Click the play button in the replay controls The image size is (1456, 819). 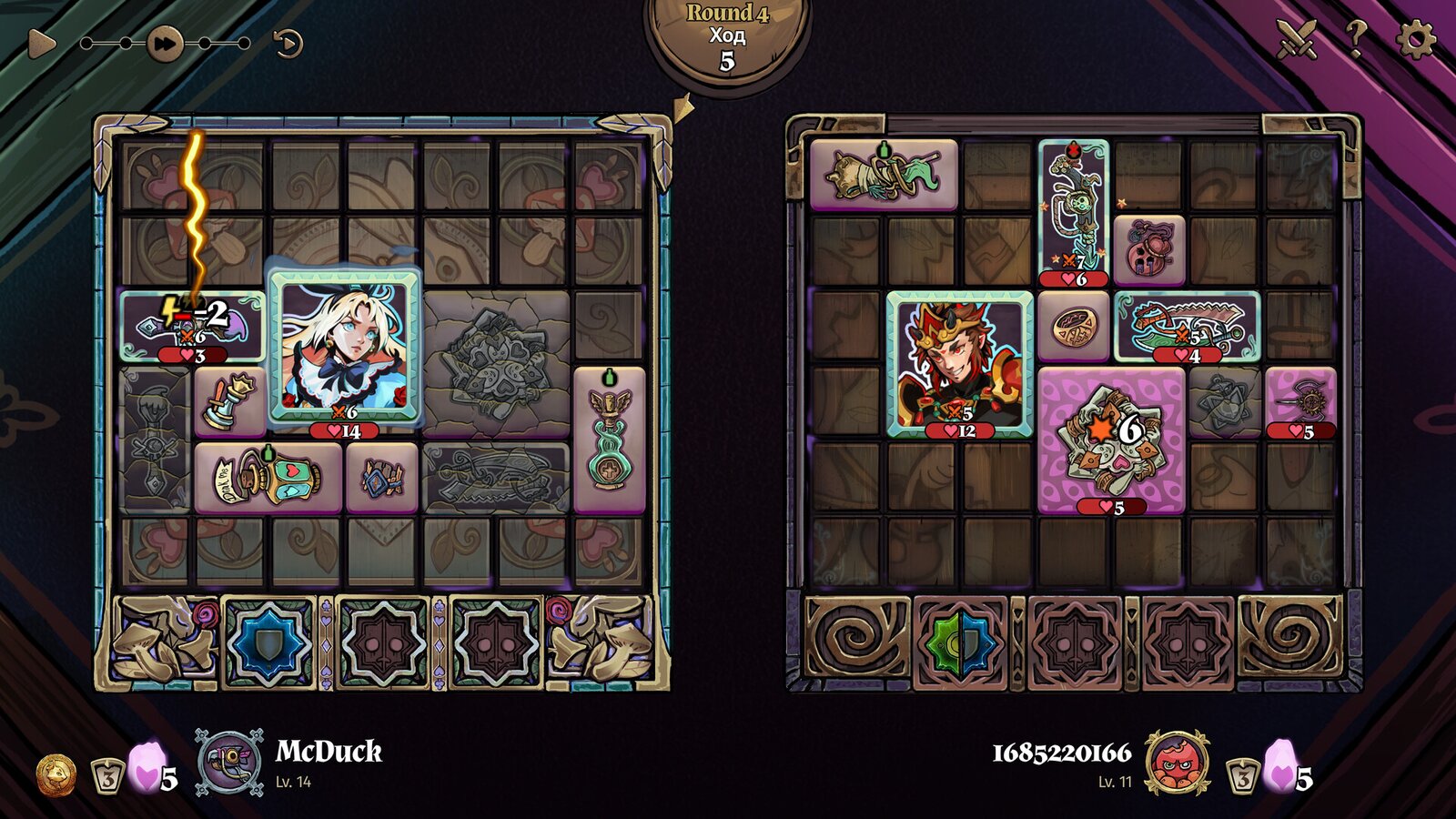coord(40,43)
